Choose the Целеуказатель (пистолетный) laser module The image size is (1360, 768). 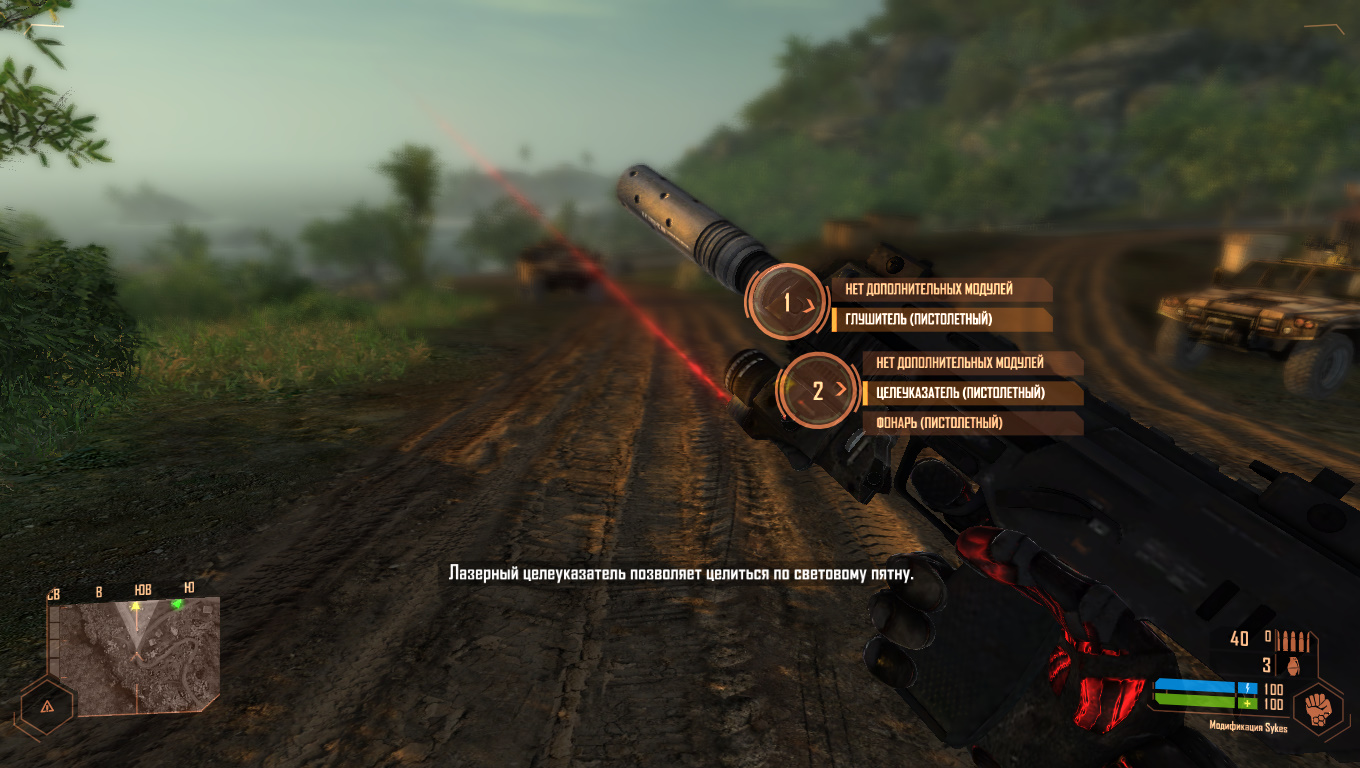click(972, 393)
